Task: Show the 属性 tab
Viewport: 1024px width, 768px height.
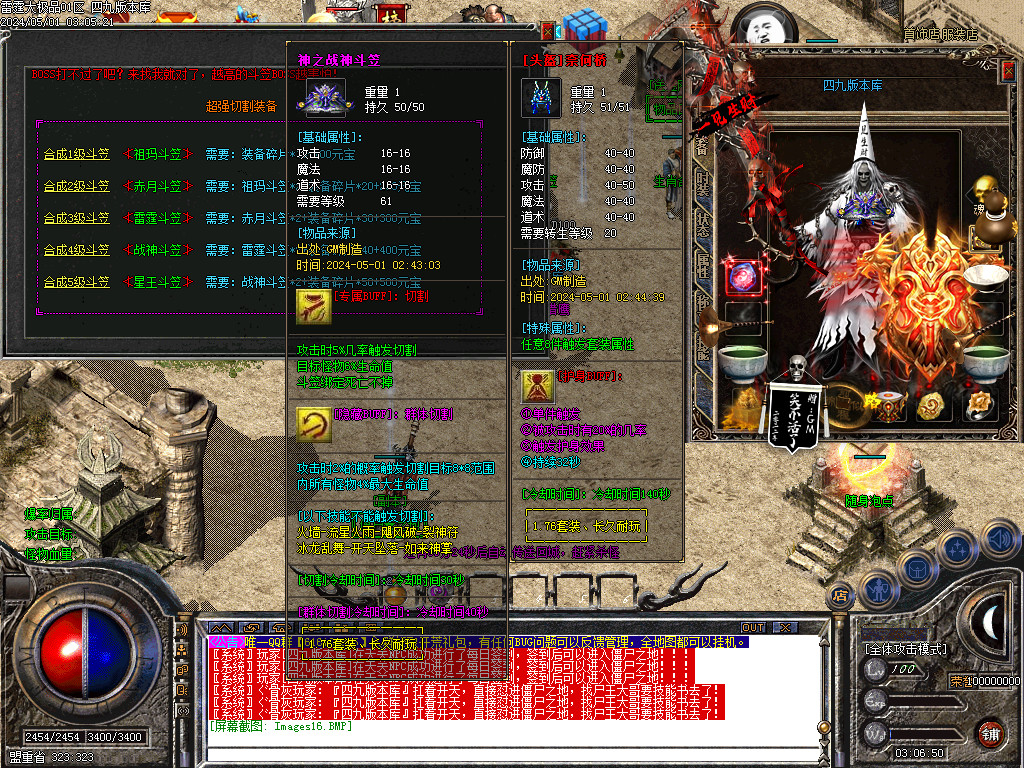Action: point(703,265)
